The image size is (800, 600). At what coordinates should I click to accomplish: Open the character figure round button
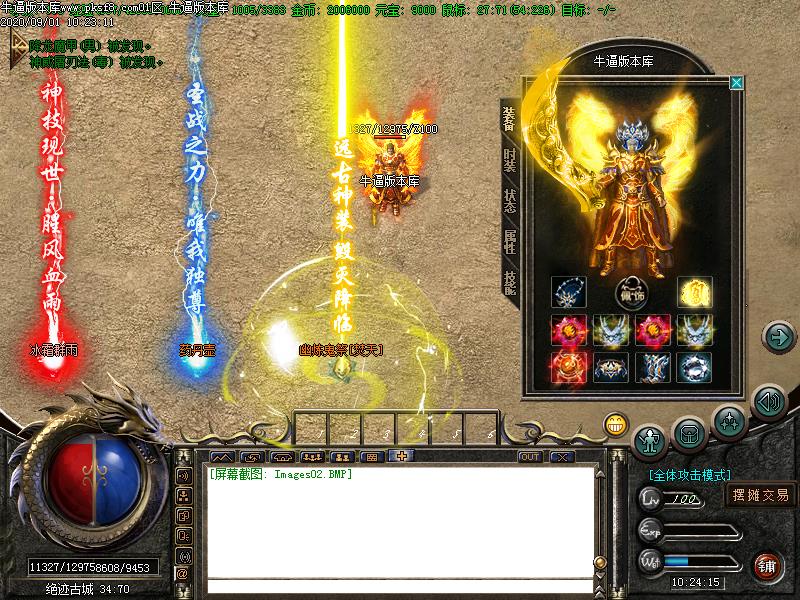(x=651, y=439)
